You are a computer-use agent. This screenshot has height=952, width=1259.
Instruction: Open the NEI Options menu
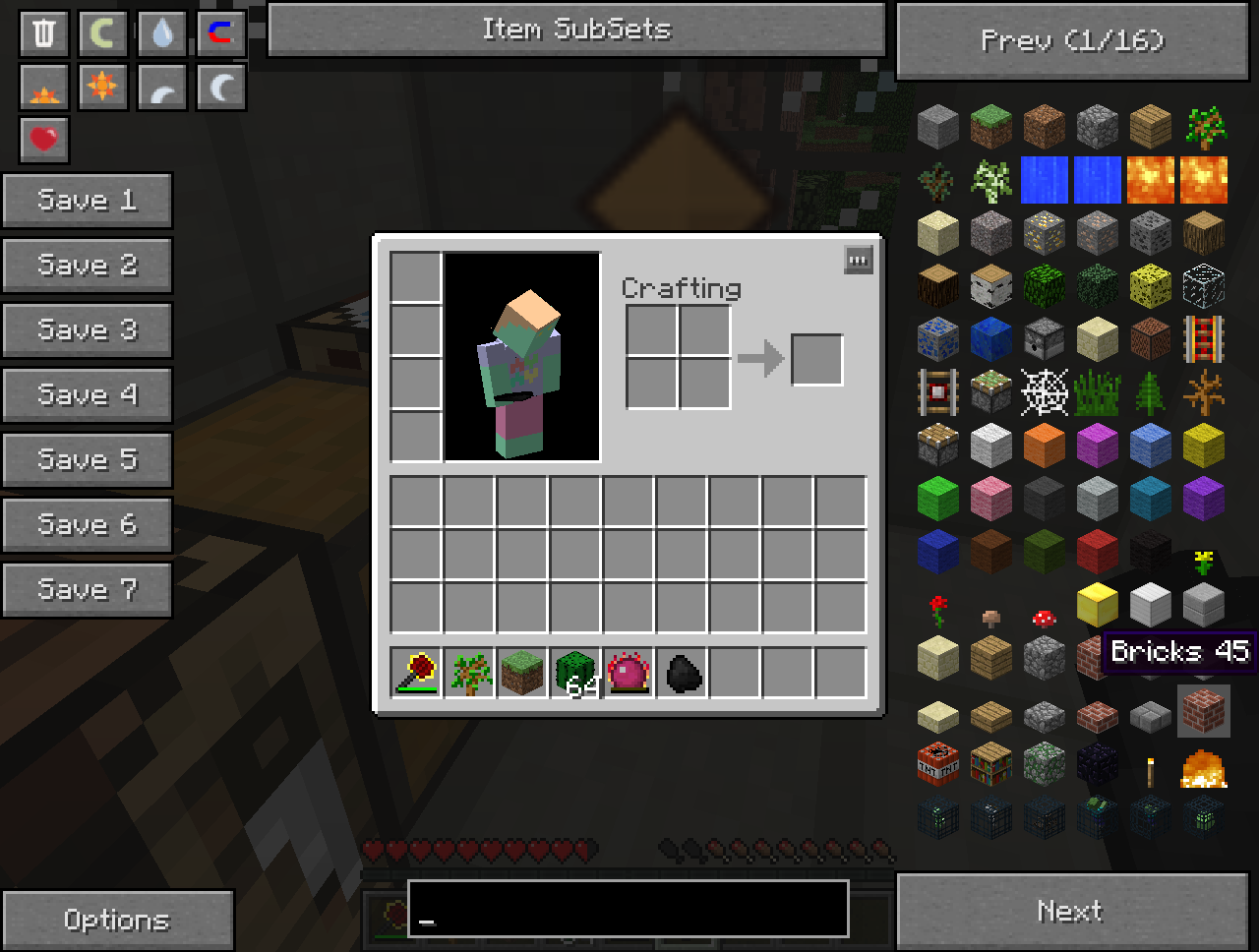(117, 920)
